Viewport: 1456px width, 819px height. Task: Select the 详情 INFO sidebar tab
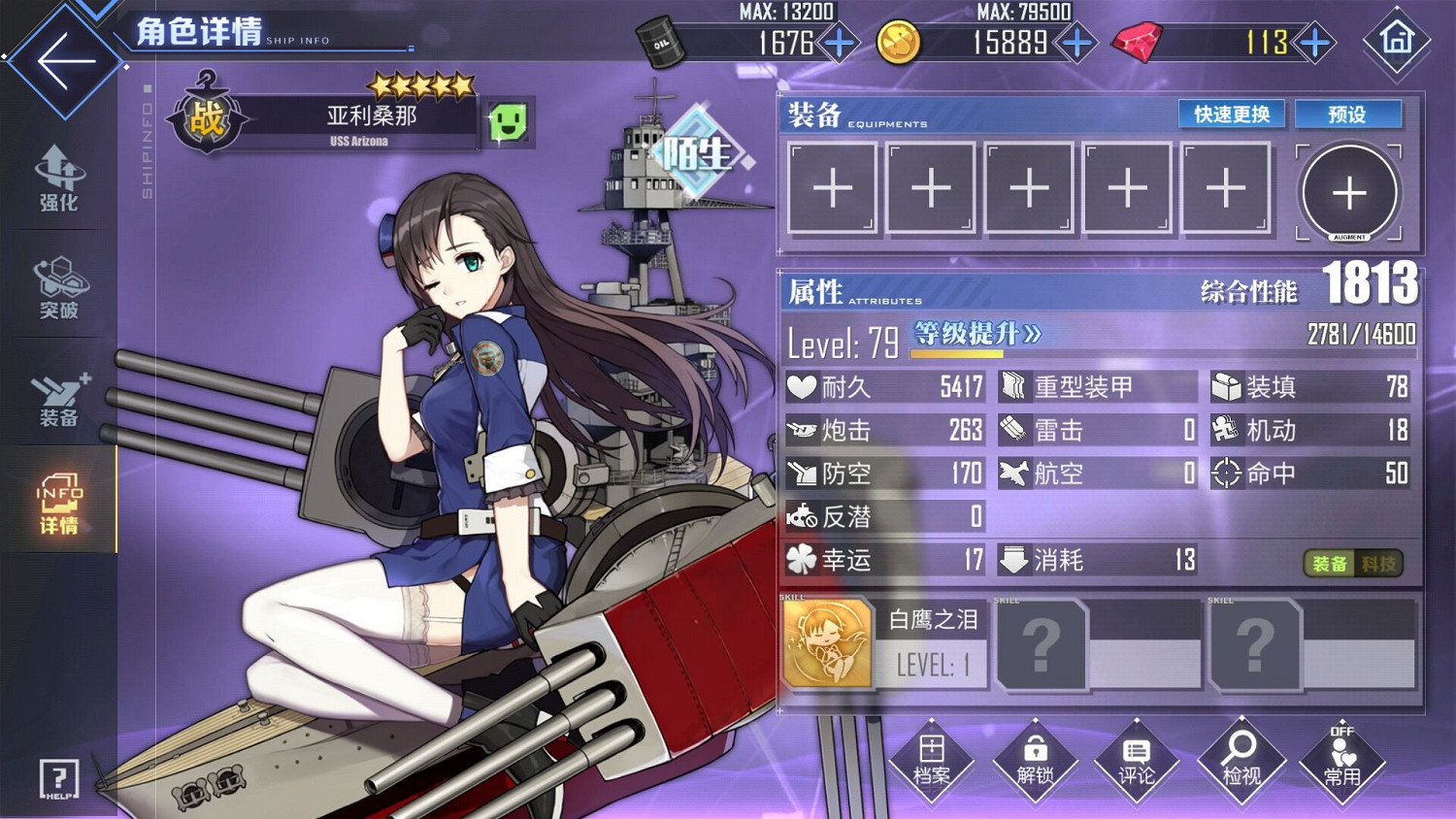click(x=58, y=498)
